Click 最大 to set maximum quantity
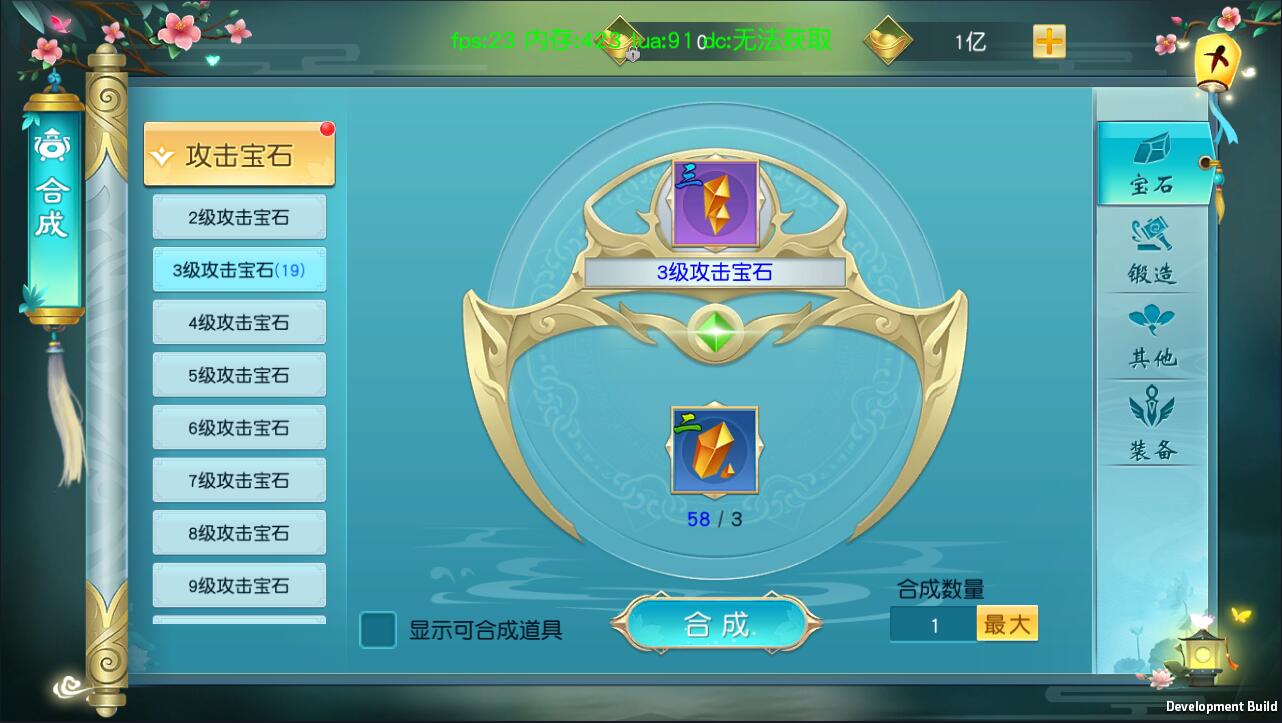 point(1007,622)
